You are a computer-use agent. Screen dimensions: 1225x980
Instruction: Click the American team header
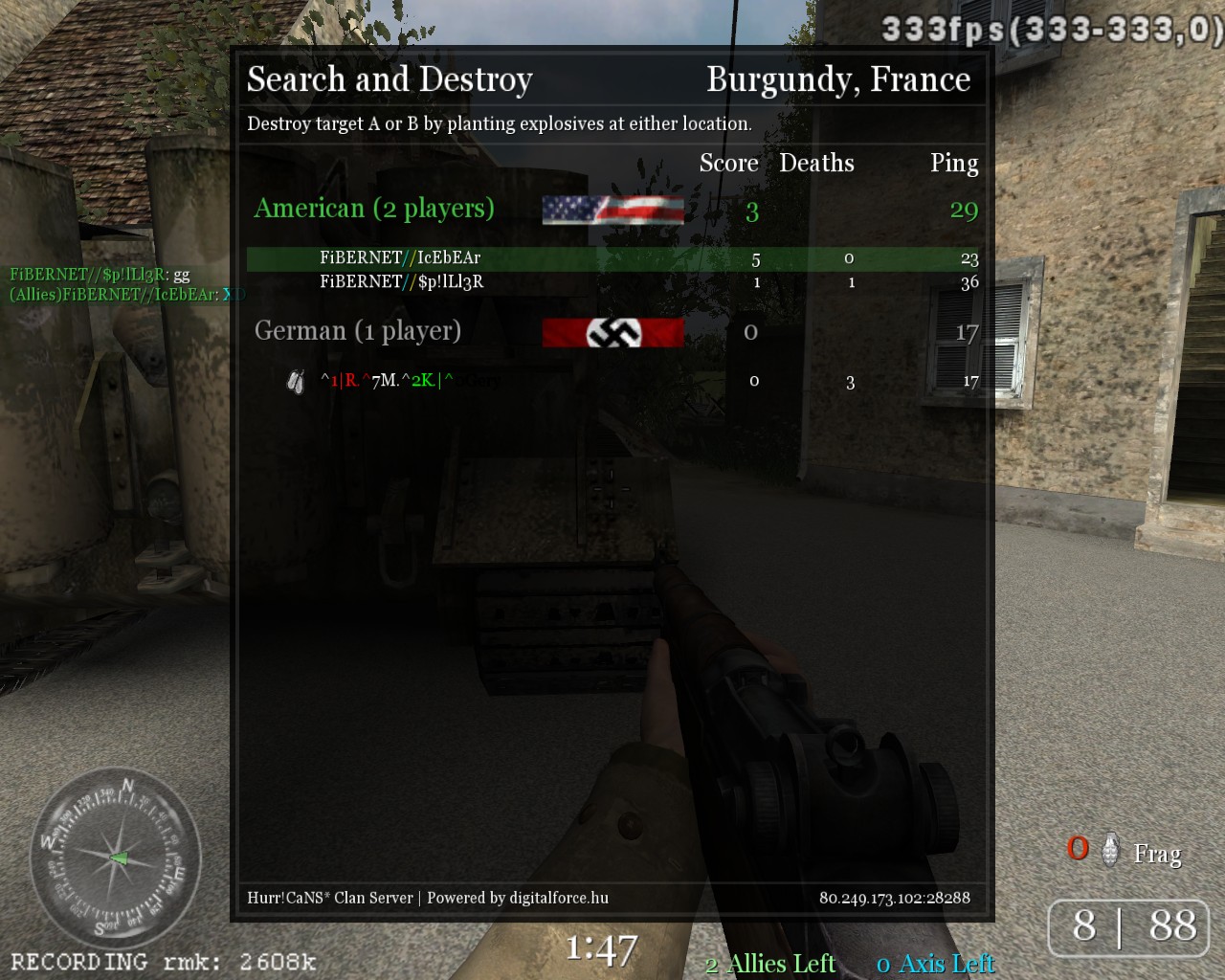coord(374,209)
